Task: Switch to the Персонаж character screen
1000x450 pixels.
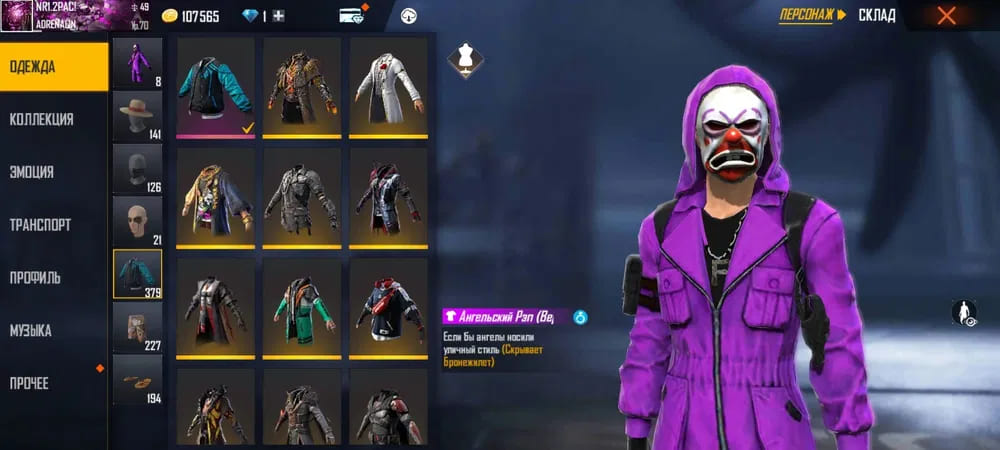Action: click(812, 15)
